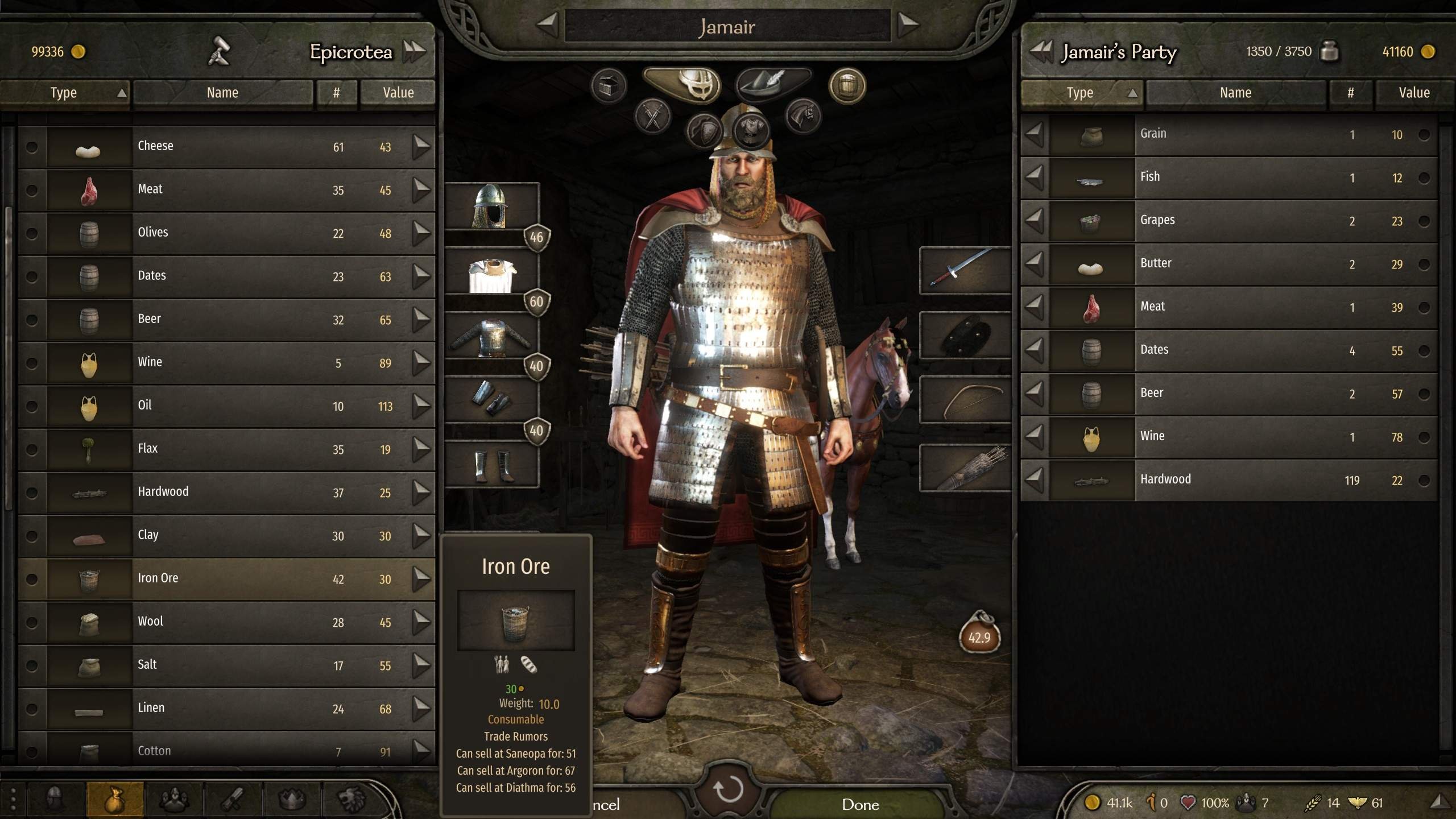Image resolution: width=1456 pixels, height=819 pixels.
Task: Buy all goods with Epicrotea's double arrow
Action: [x=414, y=51]
